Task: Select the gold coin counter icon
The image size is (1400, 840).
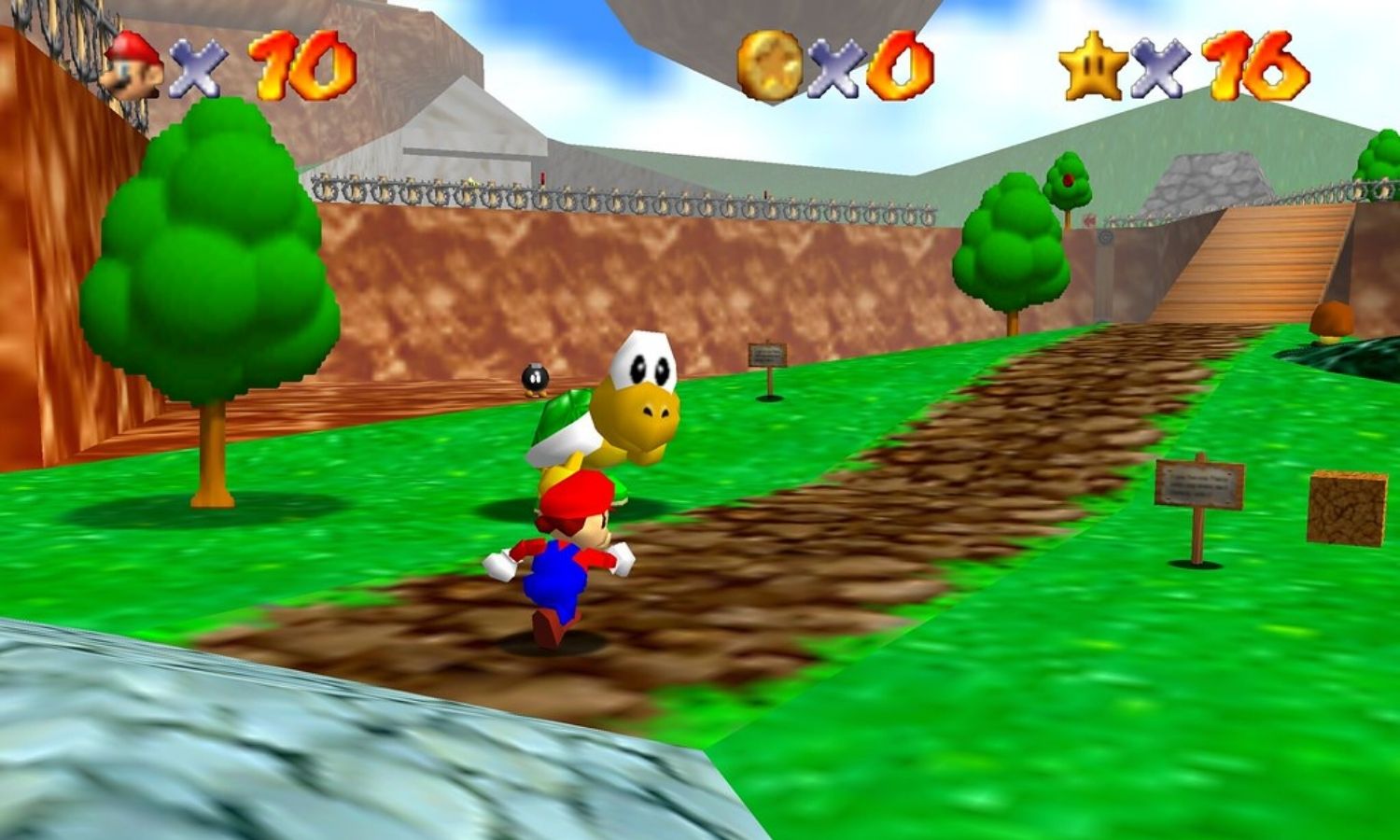Action: [771, 65]
